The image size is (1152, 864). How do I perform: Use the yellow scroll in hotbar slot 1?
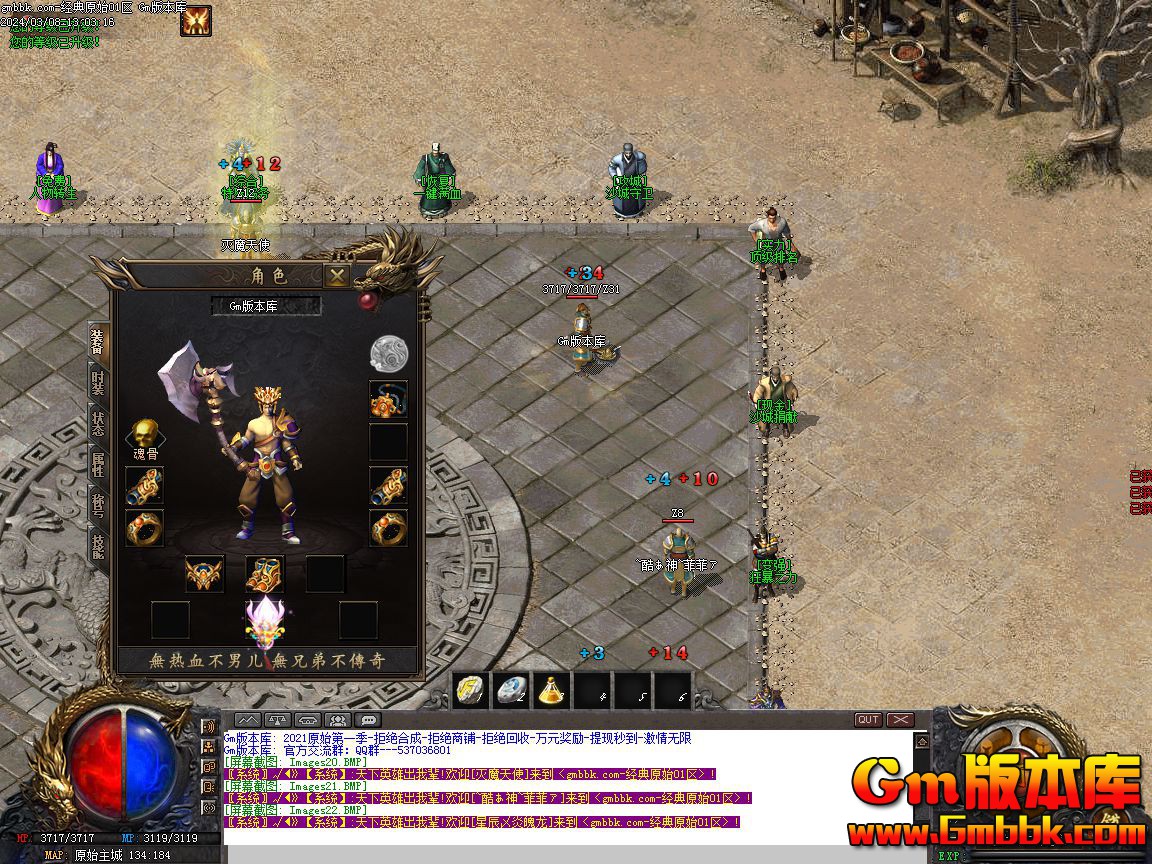[x=471, y=689]
